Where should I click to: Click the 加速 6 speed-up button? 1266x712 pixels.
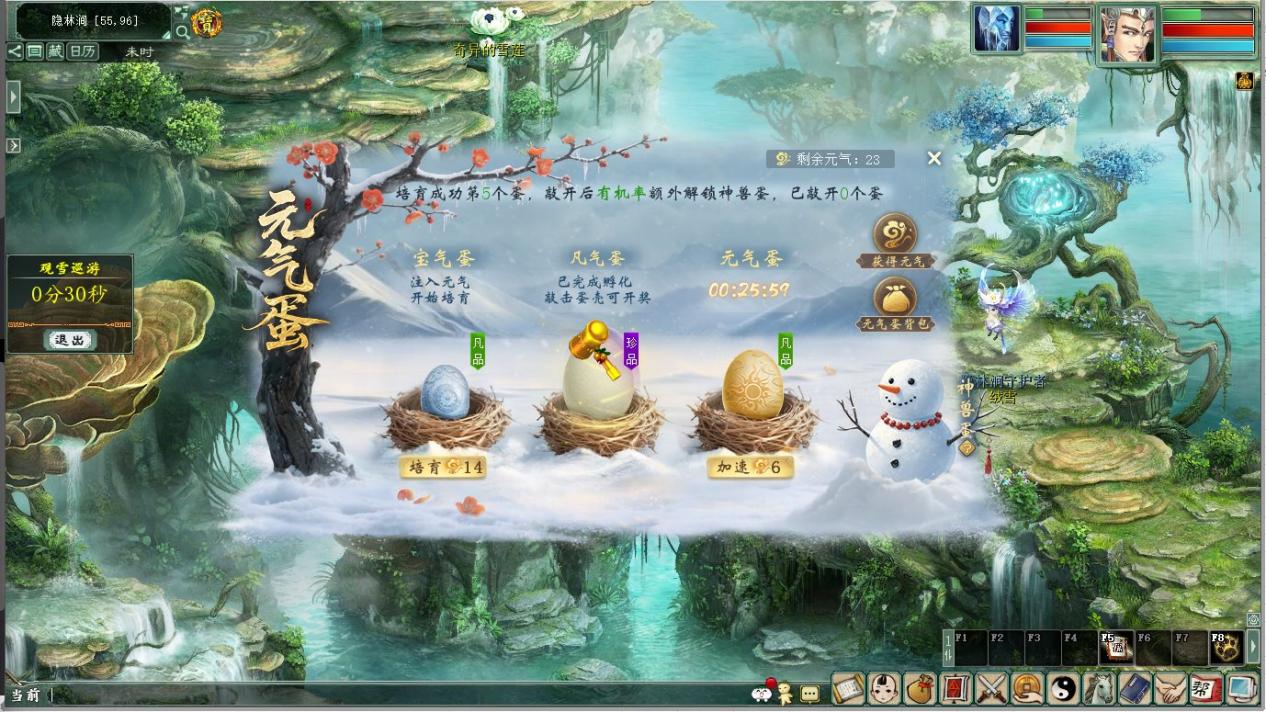(750, 467)
